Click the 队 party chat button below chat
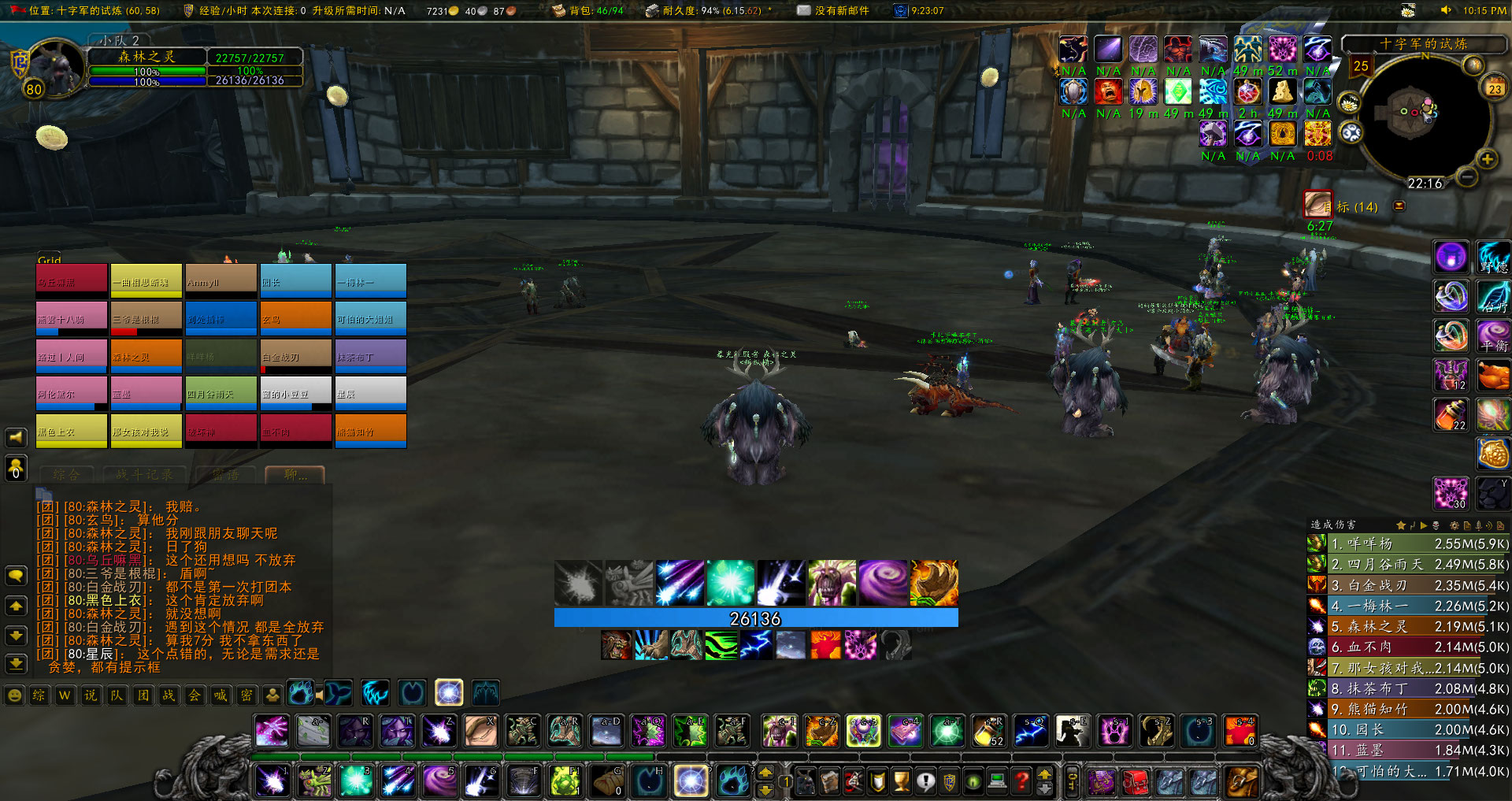Viewport: 1512px width, 801px height. click(117, 695)
